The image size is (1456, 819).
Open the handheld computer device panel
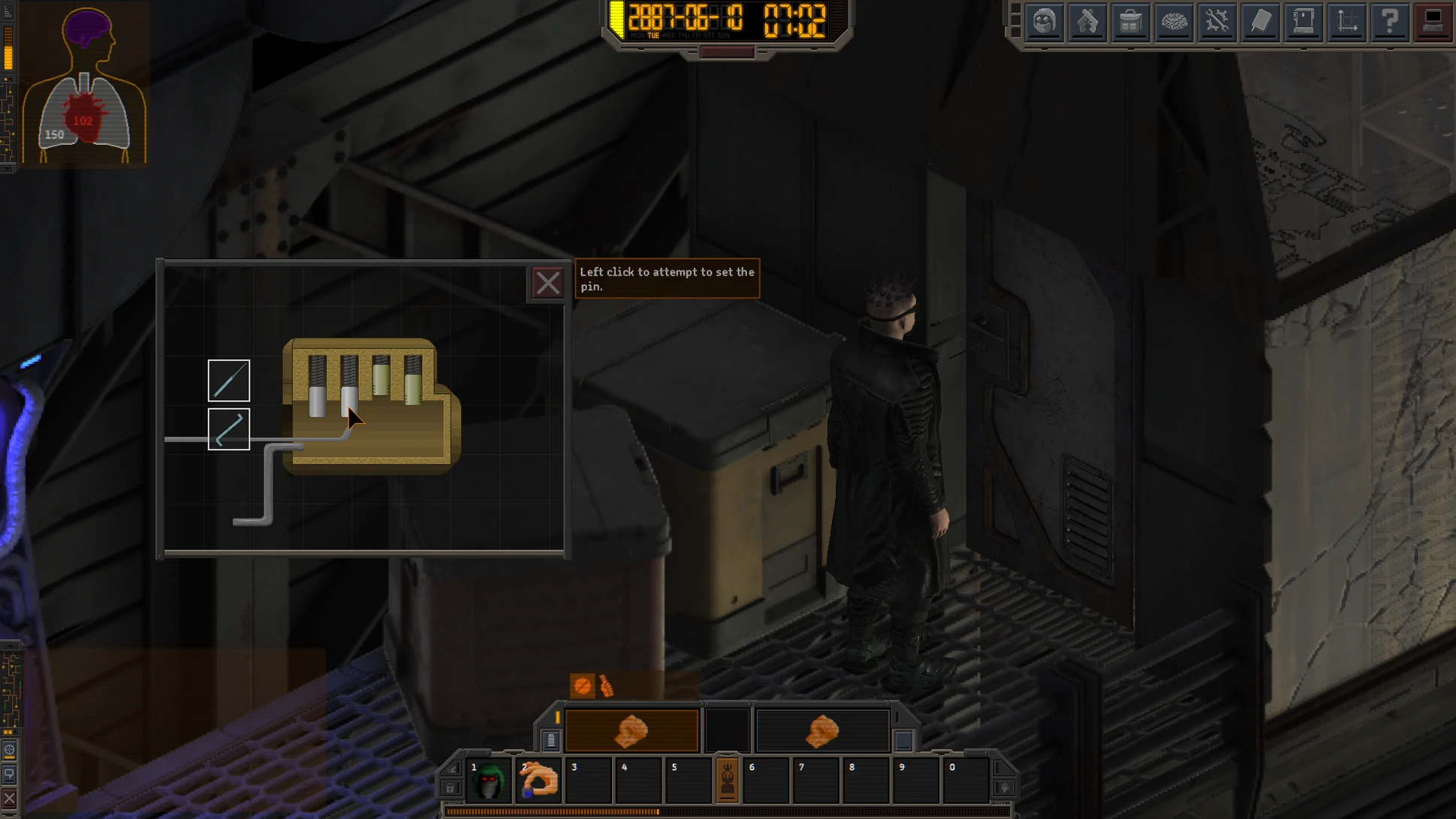(x=1303, y=22)
